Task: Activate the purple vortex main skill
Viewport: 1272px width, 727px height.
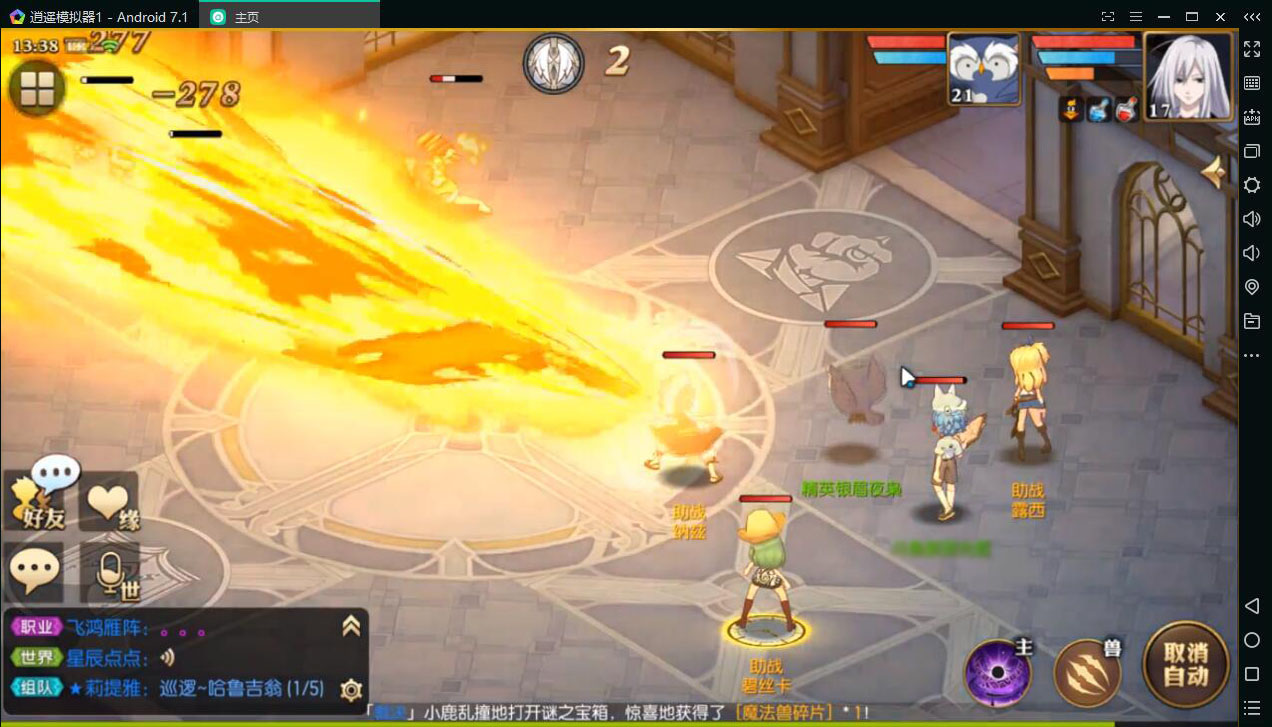Action: [997, 672]
